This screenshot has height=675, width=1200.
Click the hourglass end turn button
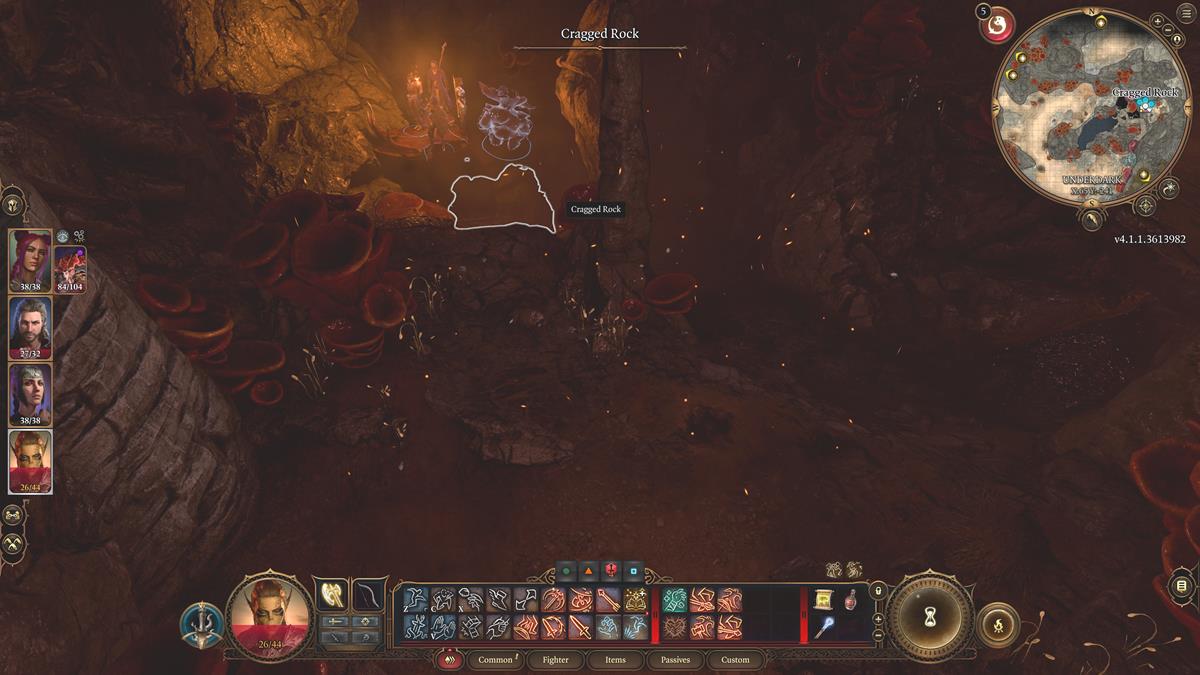tap(931, 617)
